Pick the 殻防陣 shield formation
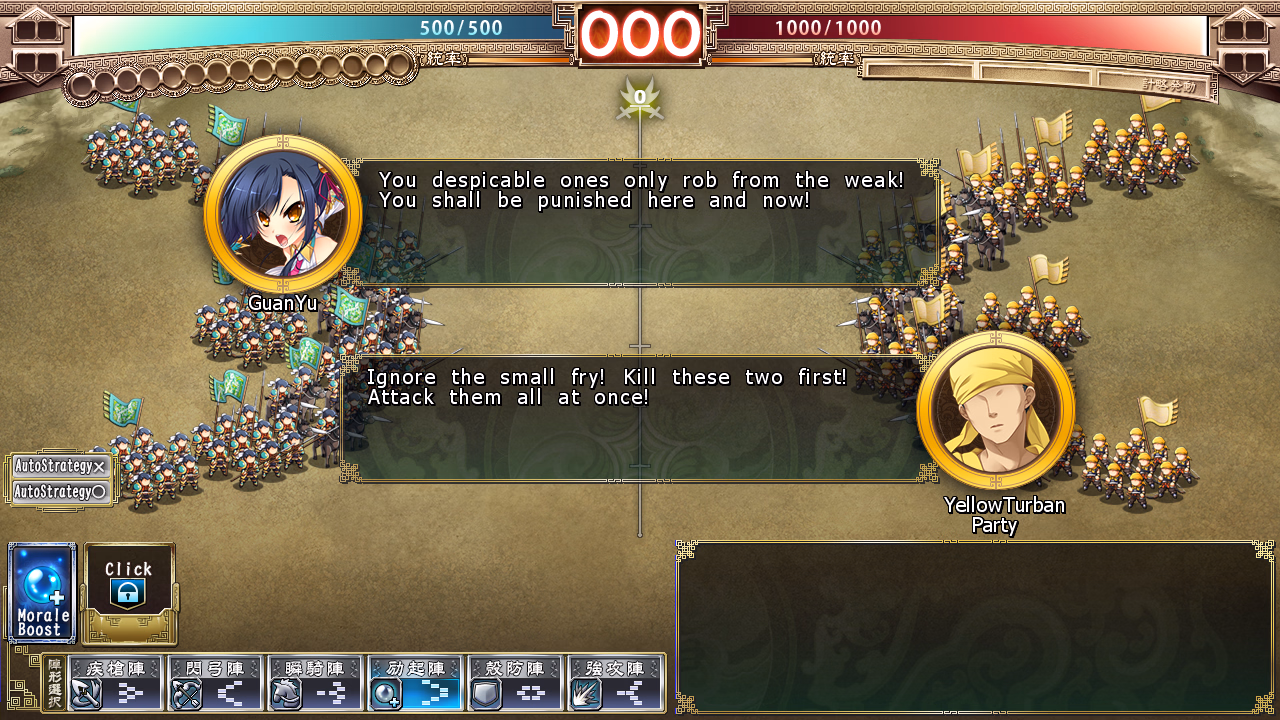1280x720 pixels. pyautogui.click(x=515, y=683)
